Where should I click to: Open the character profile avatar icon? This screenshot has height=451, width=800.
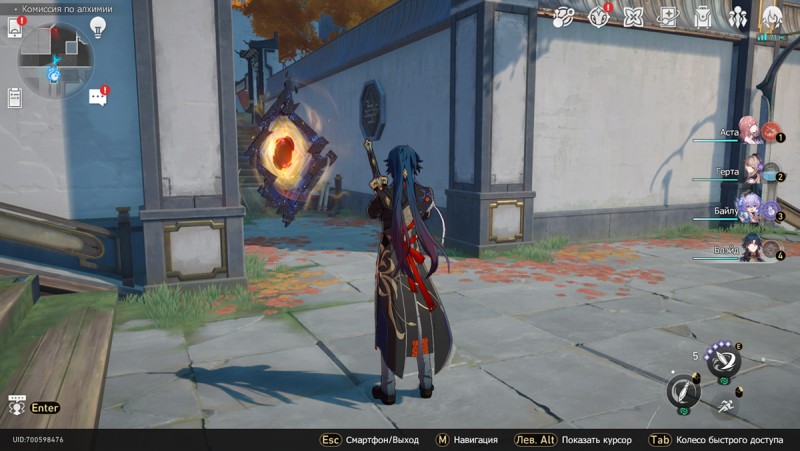tap(772, 16)
